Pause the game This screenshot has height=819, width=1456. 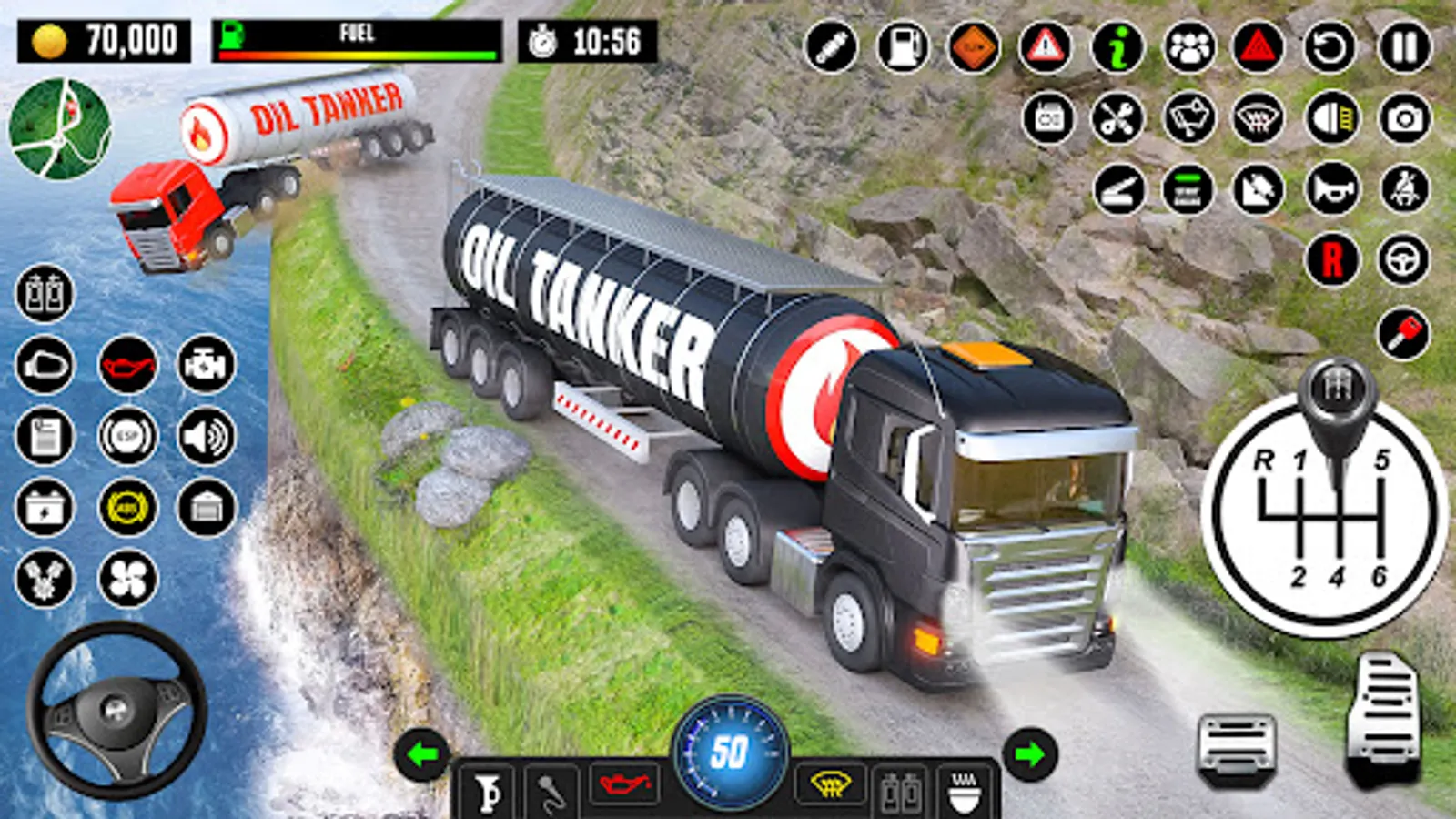(x=1404, y=46)
